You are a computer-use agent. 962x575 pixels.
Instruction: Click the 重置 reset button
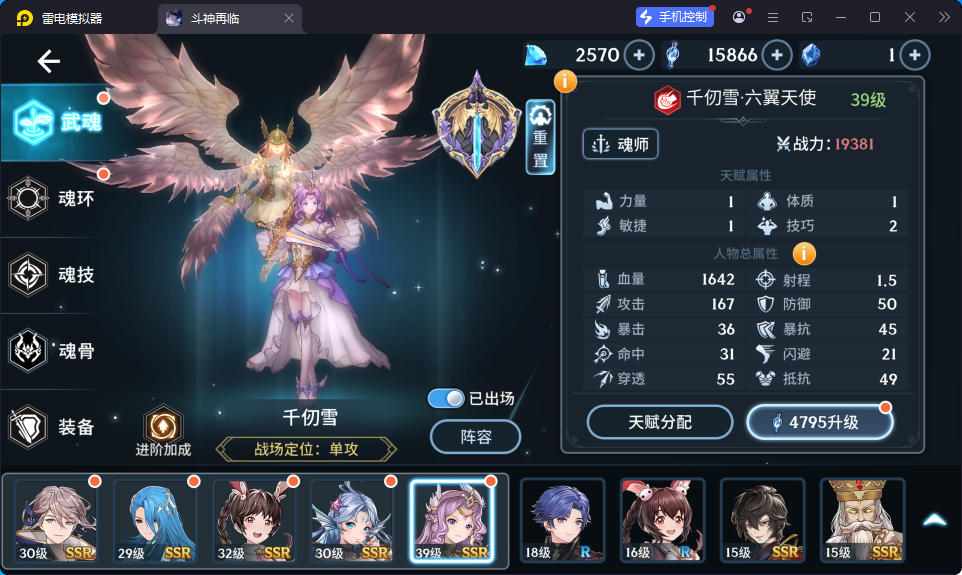[540, 137]
